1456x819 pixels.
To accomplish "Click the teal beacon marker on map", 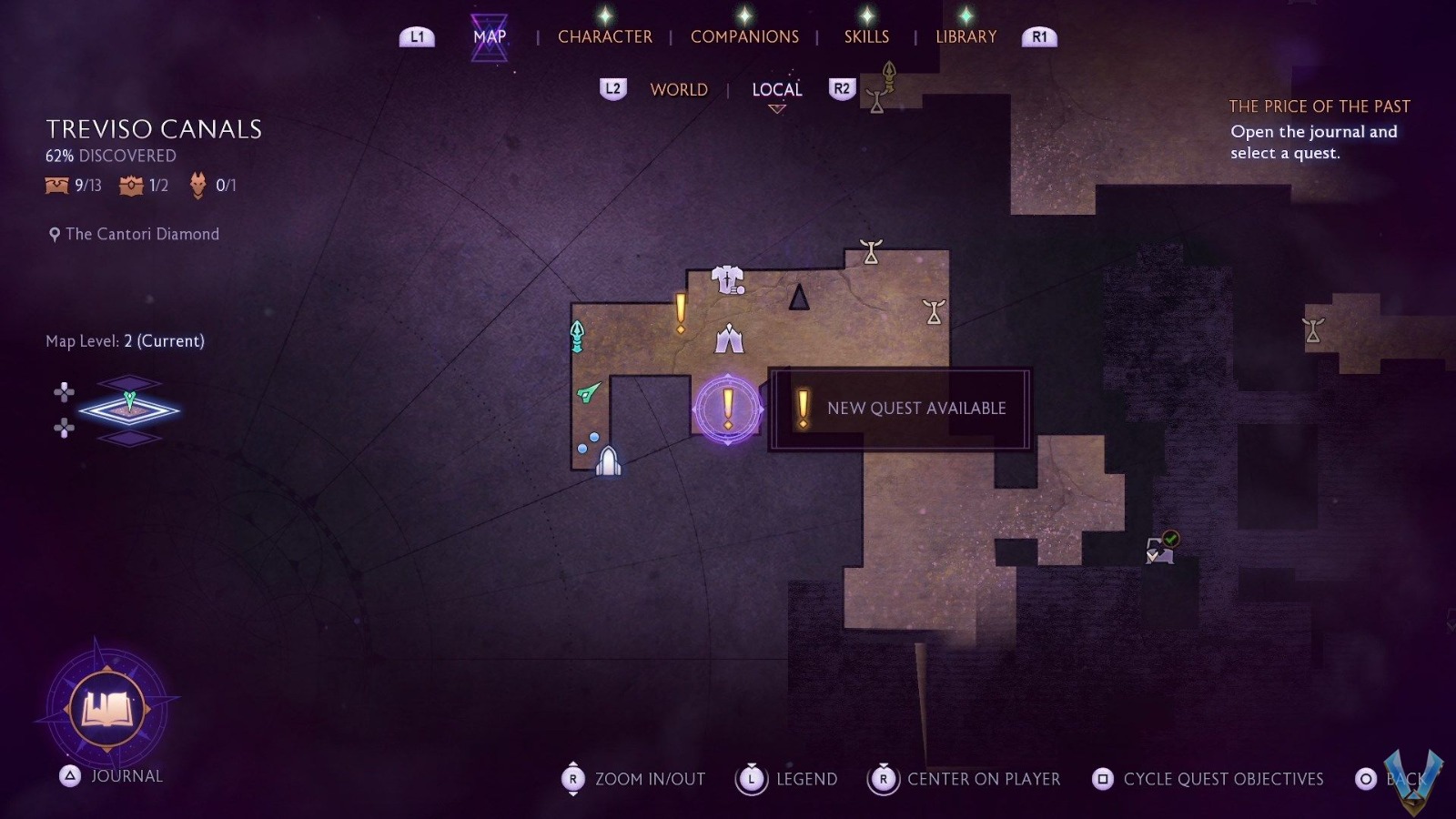I will [x=577, y=336].
